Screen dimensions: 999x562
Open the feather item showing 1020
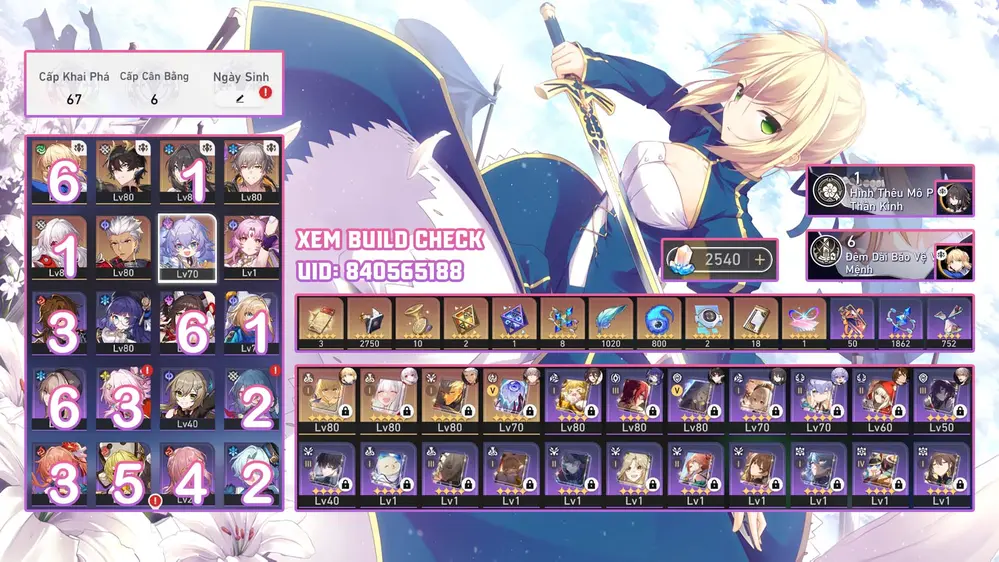click(610, 321)
